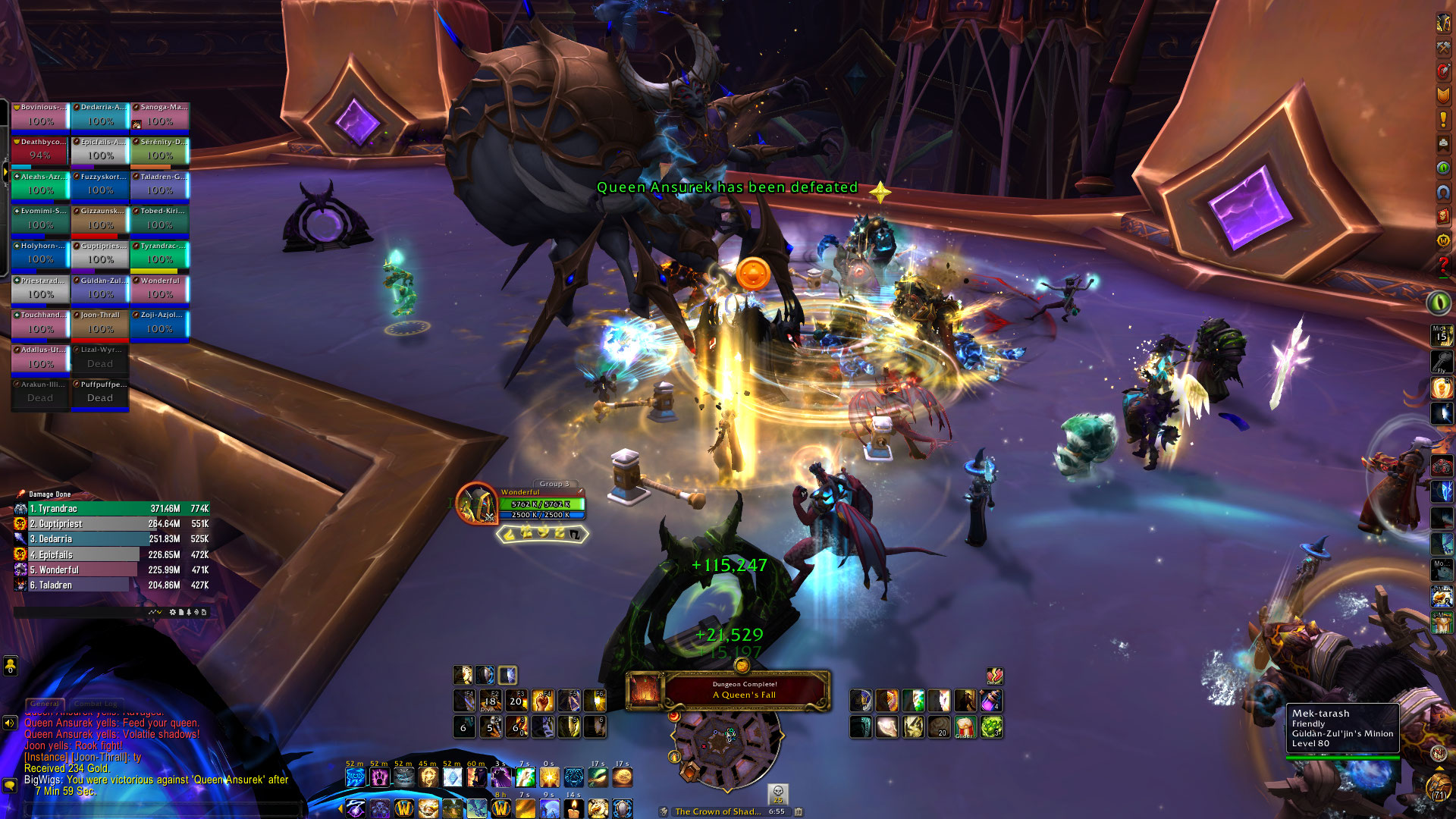This screenshot has height=819, width=1456.
Task: Select the dead Lizal-Wyr raid frame
Action: point(100,359)
